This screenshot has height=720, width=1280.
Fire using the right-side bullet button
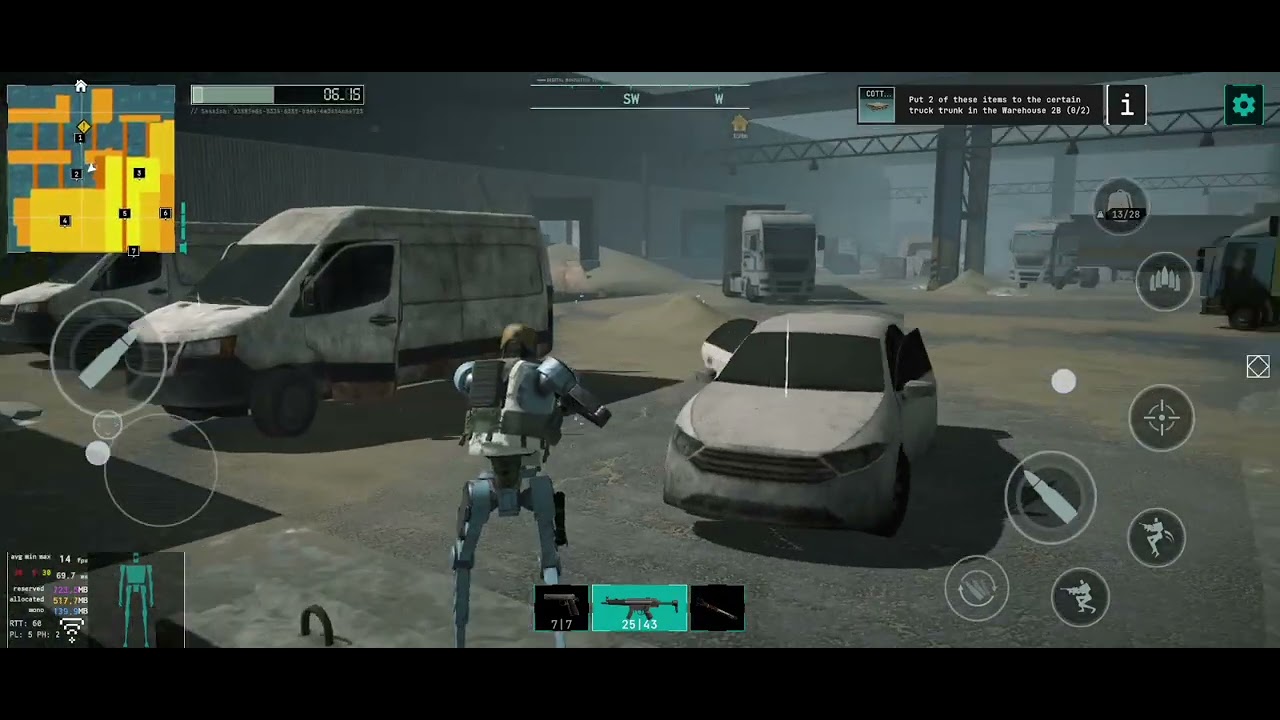point(1050,497)
